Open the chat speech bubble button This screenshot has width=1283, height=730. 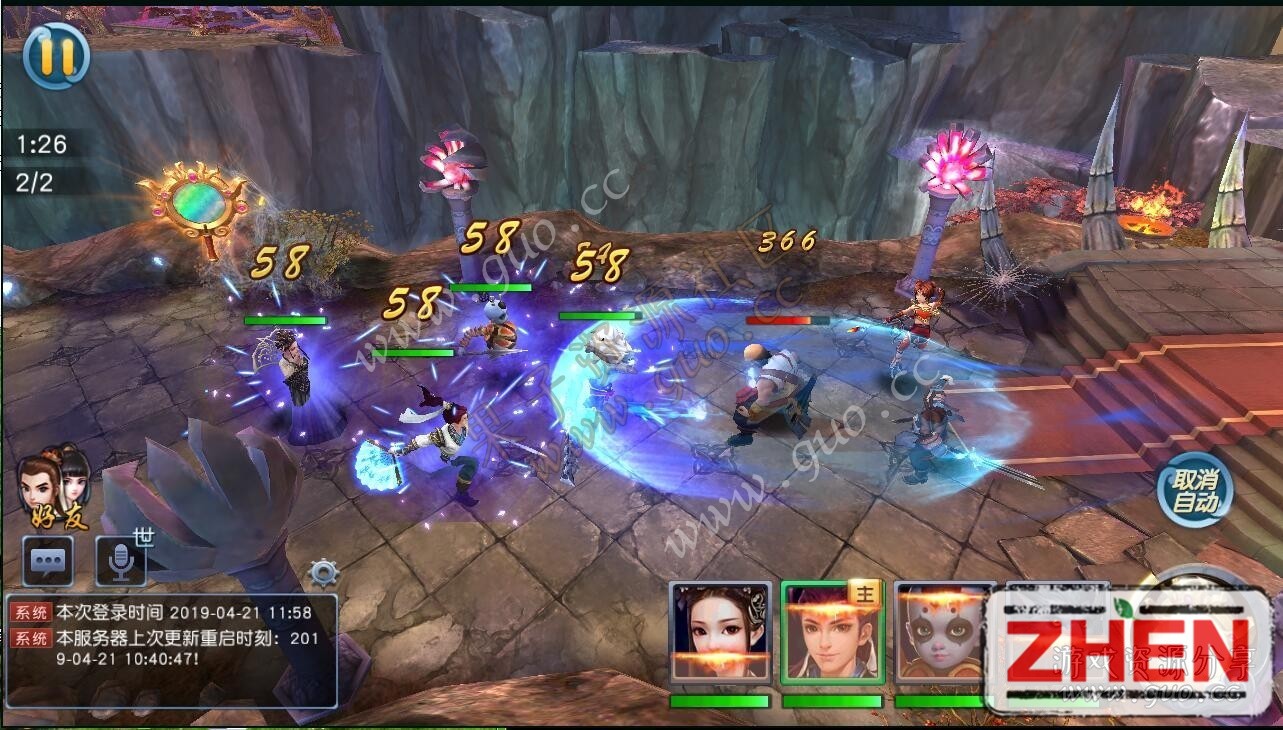coord(48,562)
